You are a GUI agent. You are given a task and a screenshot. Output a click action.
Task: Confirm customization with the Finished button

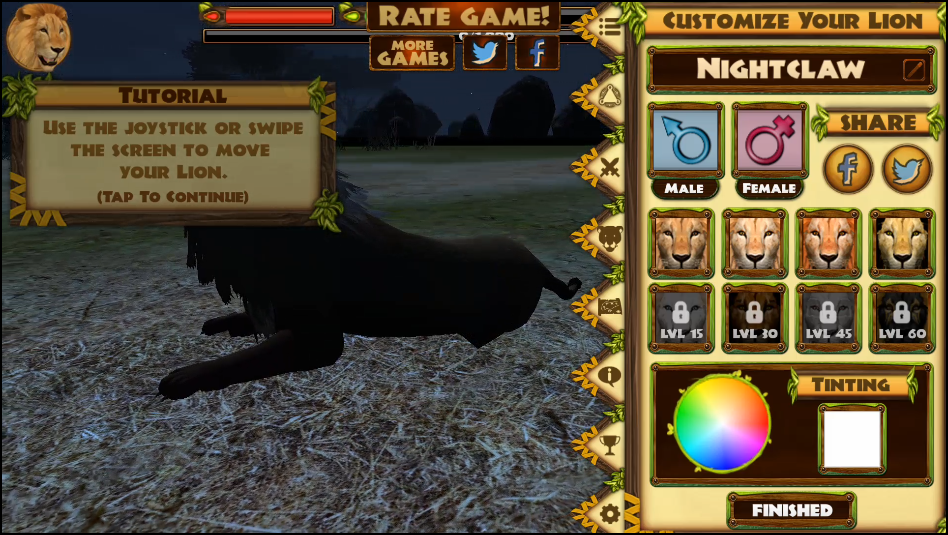792,510
